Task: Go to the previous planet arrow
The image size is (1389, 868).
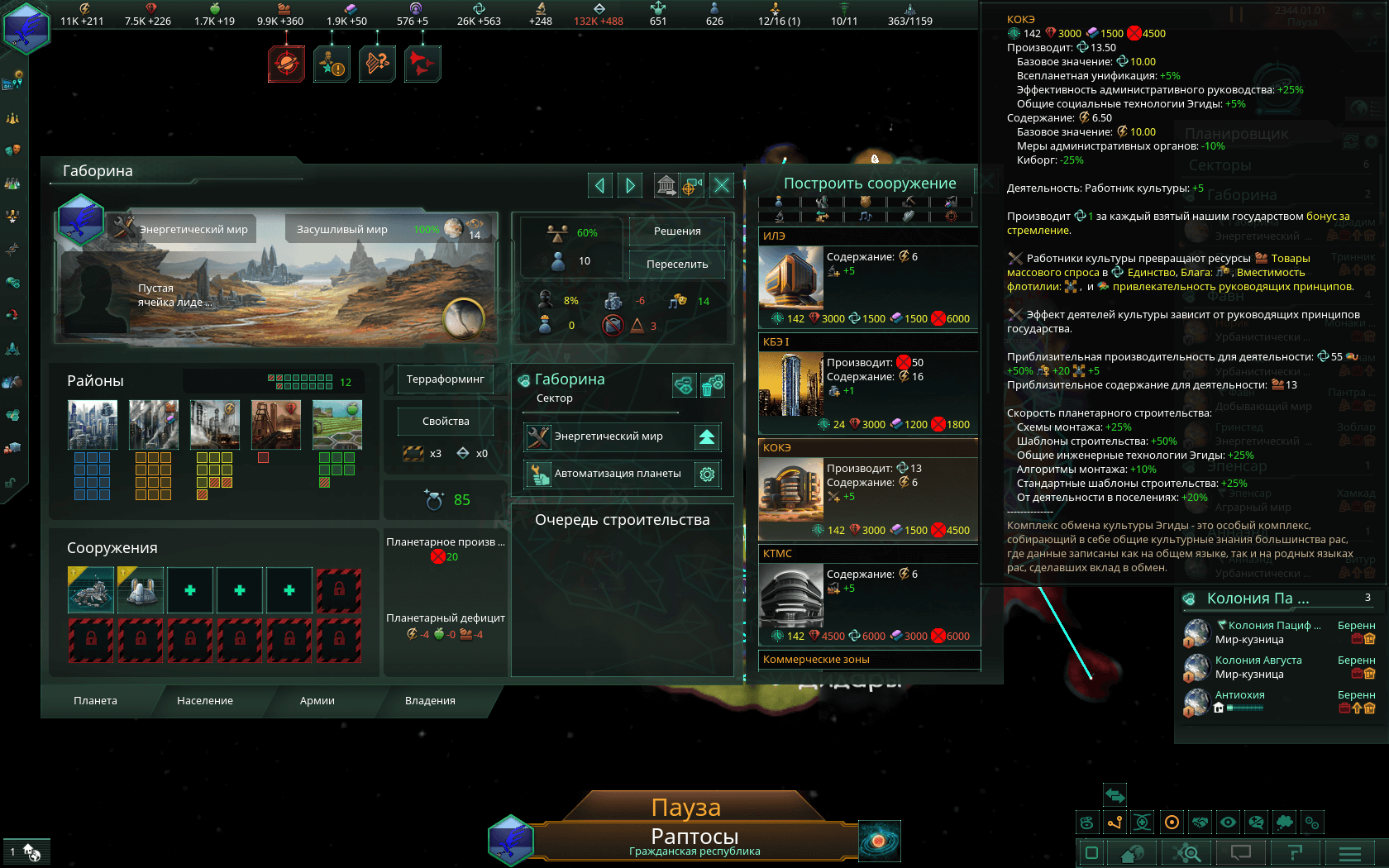Action: pyautogui.click(x=599, y=185)
